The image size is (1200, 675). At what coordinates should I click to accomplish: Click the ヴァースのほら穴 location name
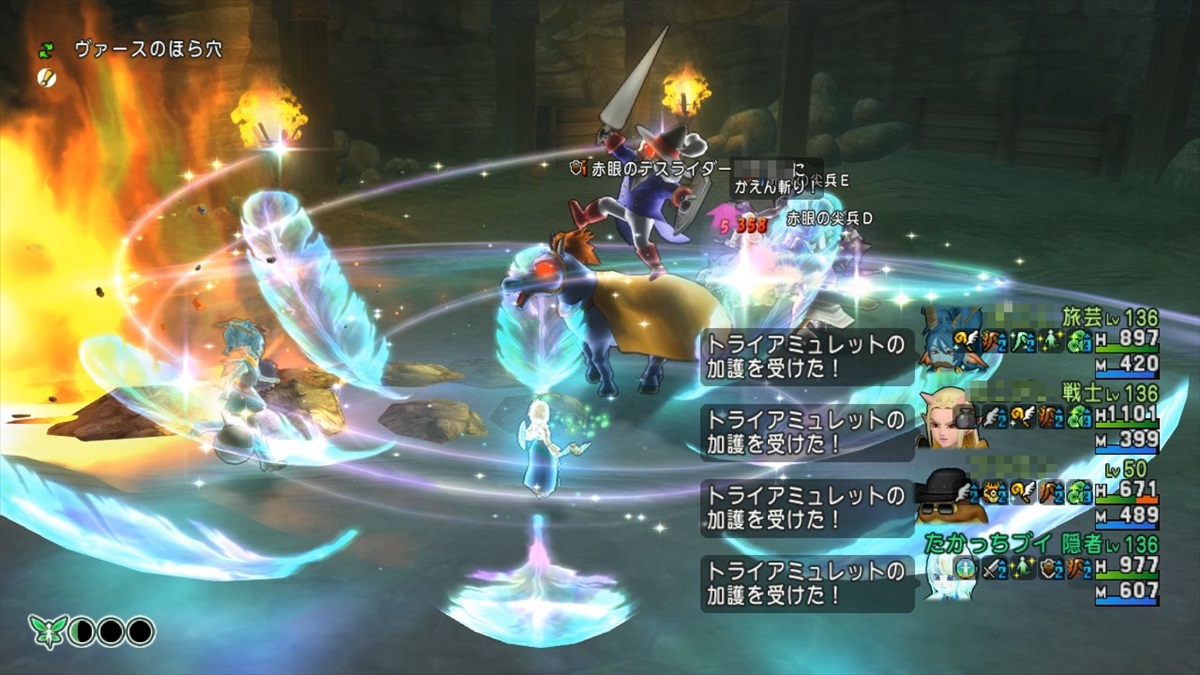[148, 49]
